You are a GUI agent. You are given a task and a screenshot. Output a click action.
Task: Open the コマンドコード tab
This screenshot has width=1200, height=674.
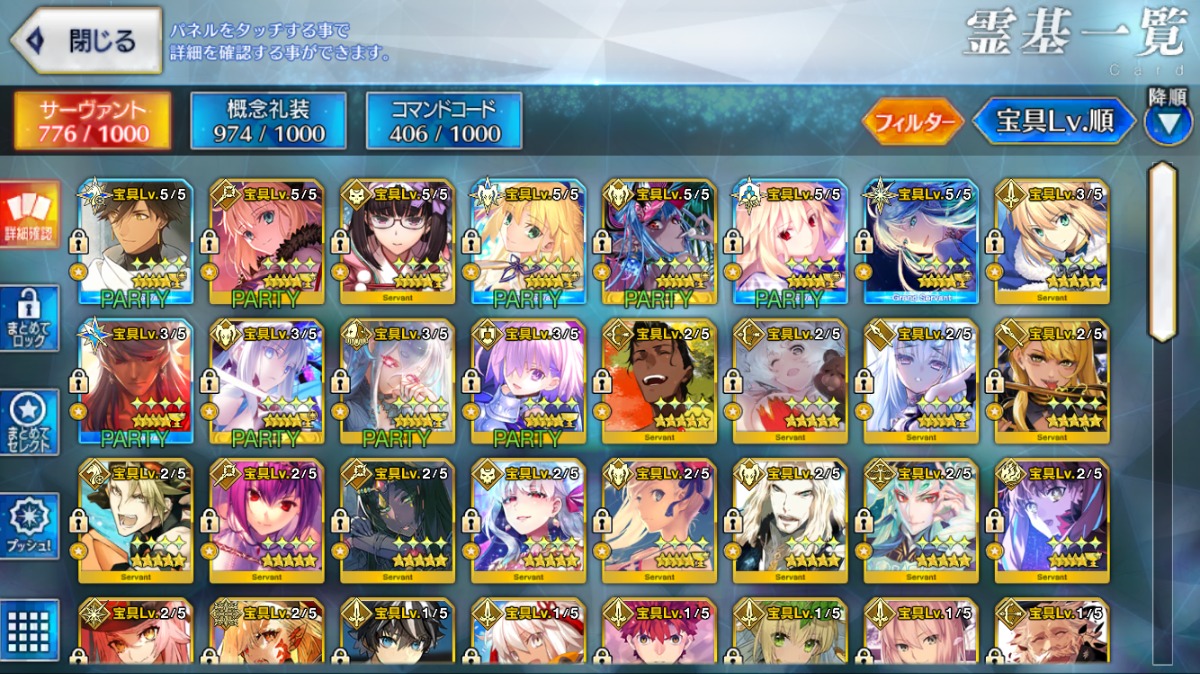pos(444,121)
